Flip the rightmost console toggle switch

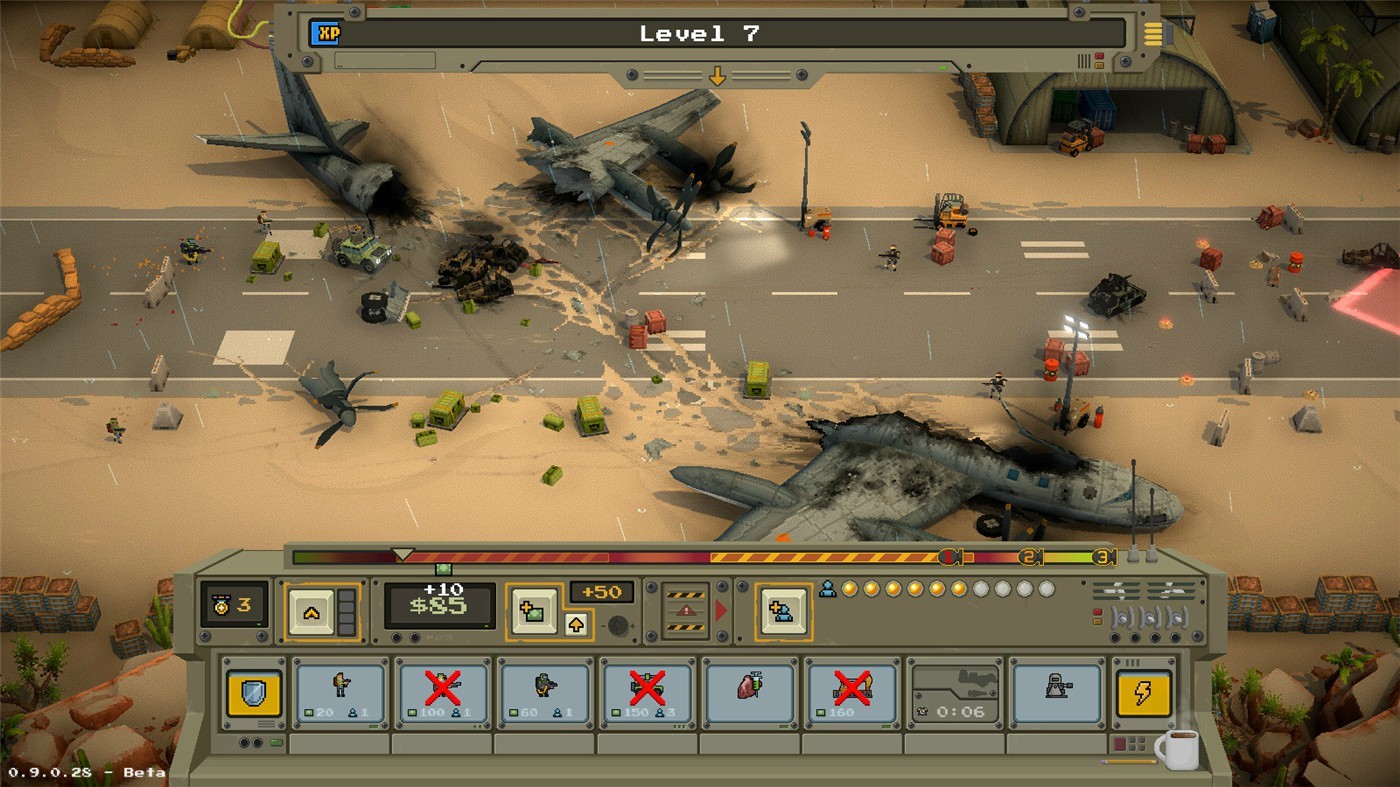(x=1178, y=618)
